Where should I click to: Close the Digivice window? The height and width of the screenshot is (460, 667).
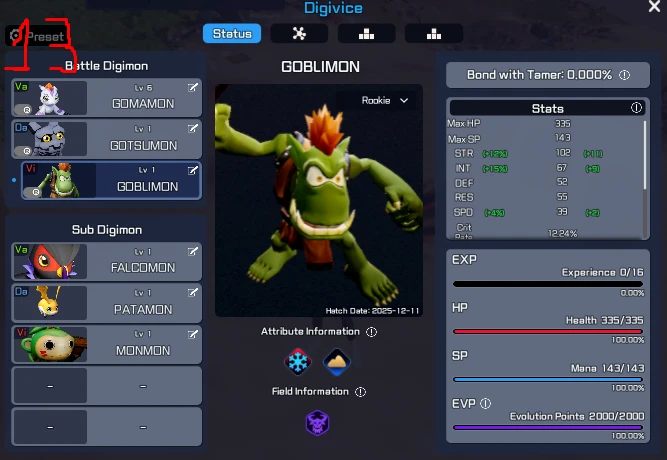pyautogui.click(x=654, y=7)
